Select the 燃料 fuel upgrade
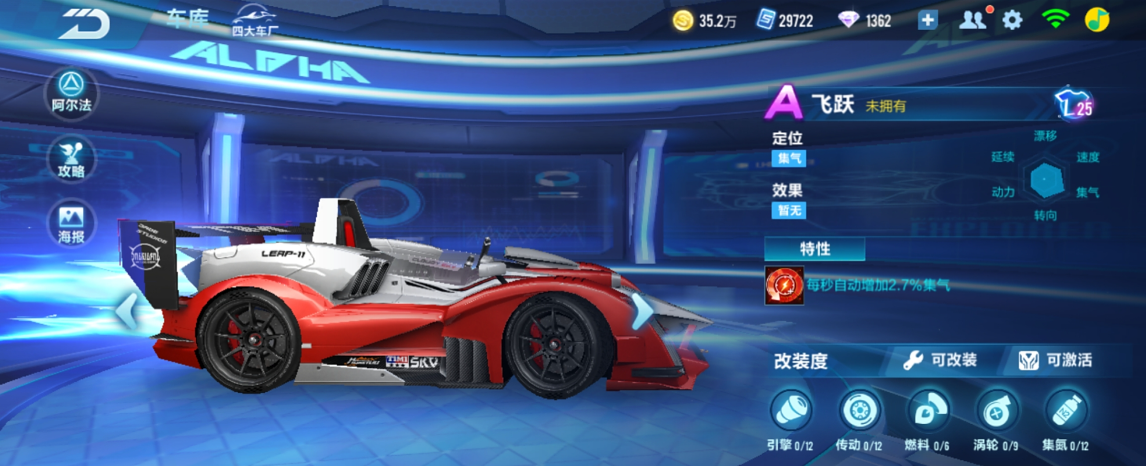The image size is (1146, 466). (x=927, y=411)
